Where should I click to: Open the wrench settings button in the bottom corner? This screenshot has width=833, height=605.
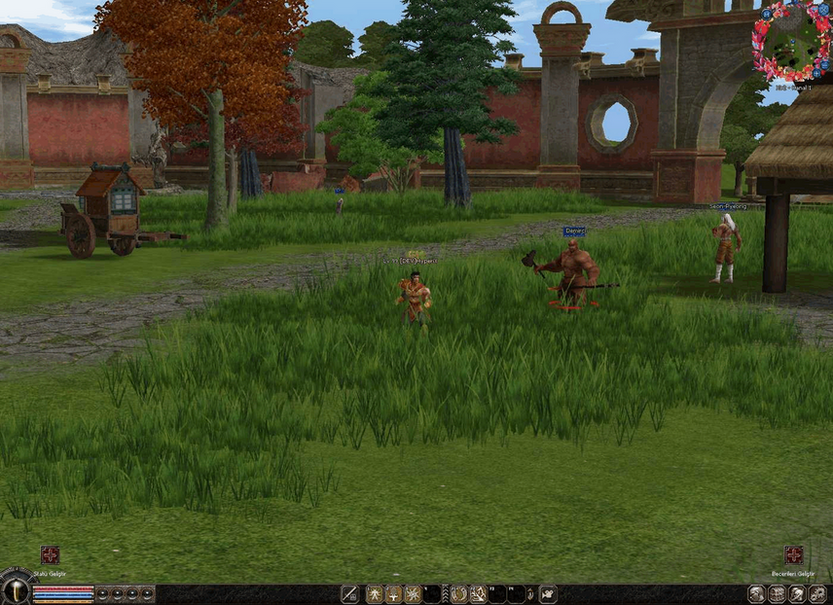tap(820, 594)
